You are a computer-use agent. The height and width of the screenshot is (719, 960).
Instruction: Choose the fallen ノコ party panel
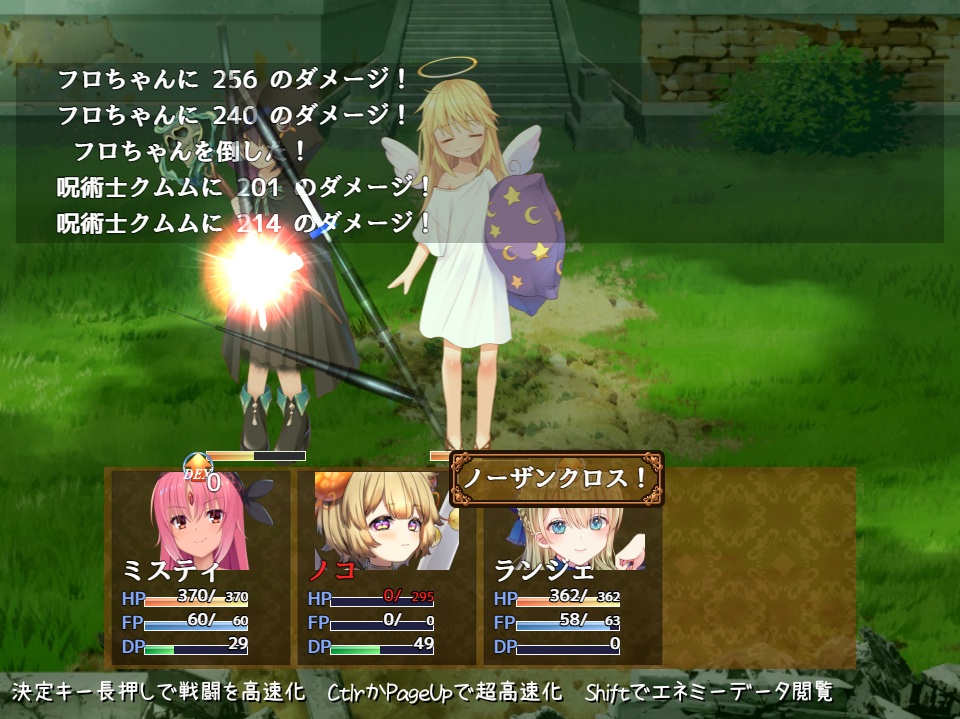(385, 566)
